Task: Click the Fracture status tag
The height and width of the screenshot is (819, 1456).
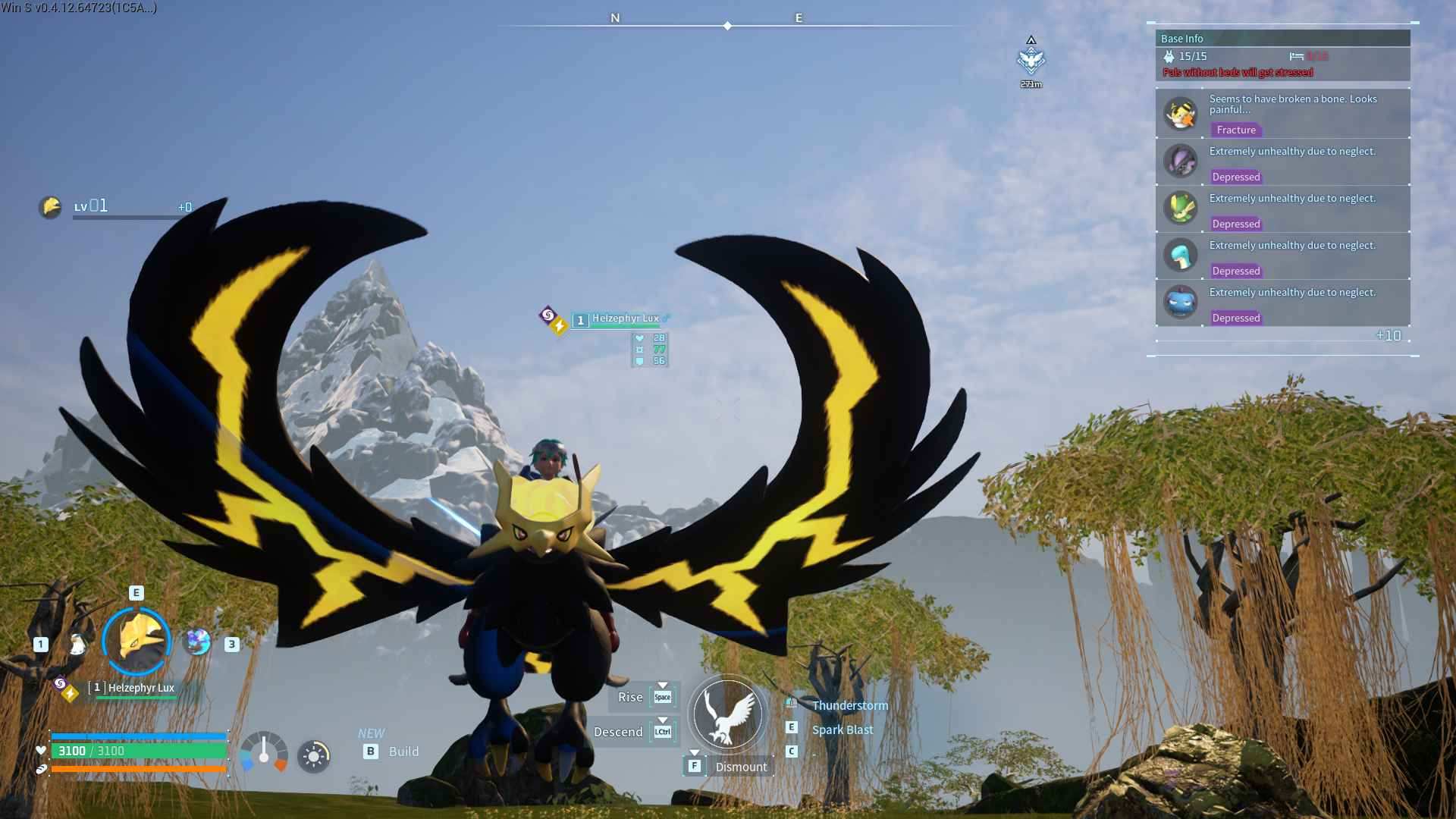Action: tap(1236, 130)
